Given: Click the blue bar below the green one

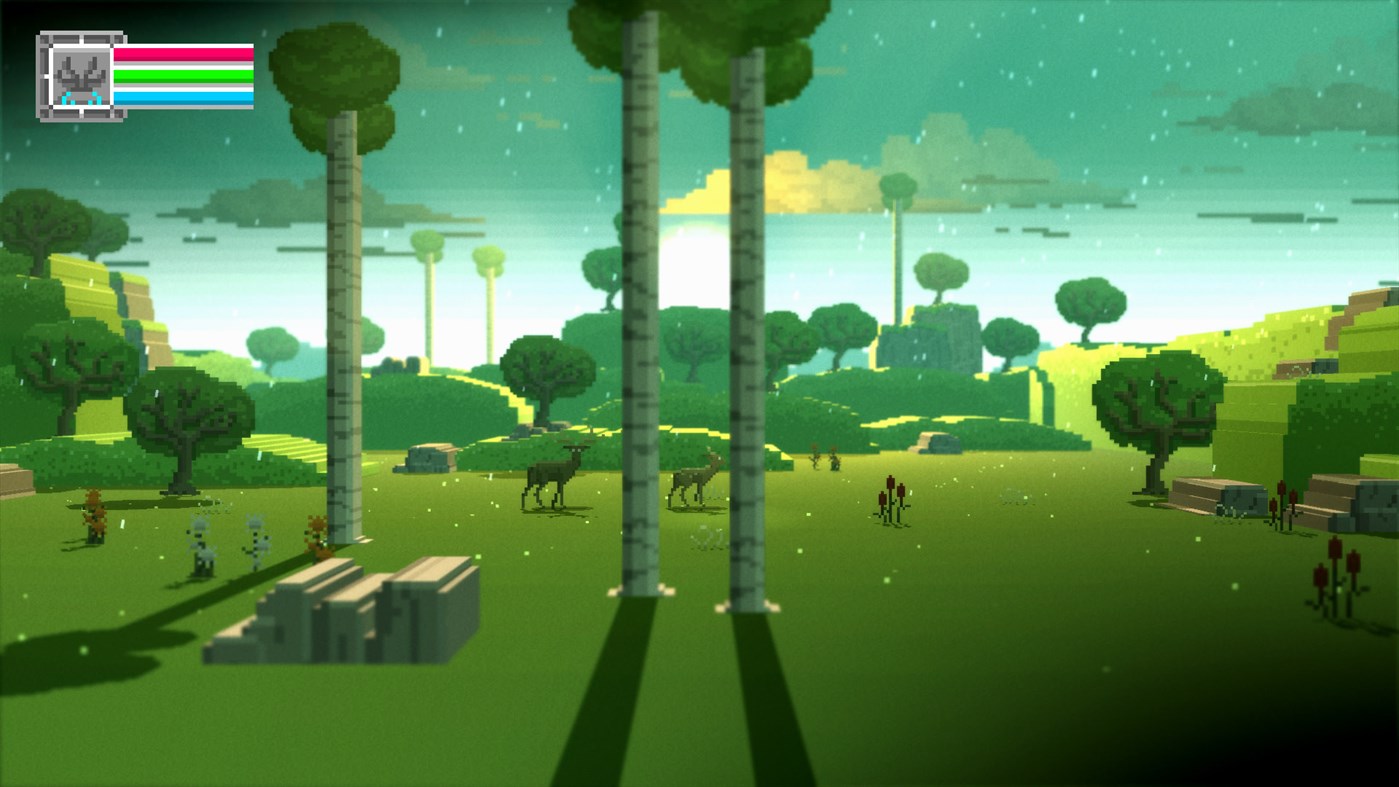Looking at the screenshot, I should [x=185, y=97].
